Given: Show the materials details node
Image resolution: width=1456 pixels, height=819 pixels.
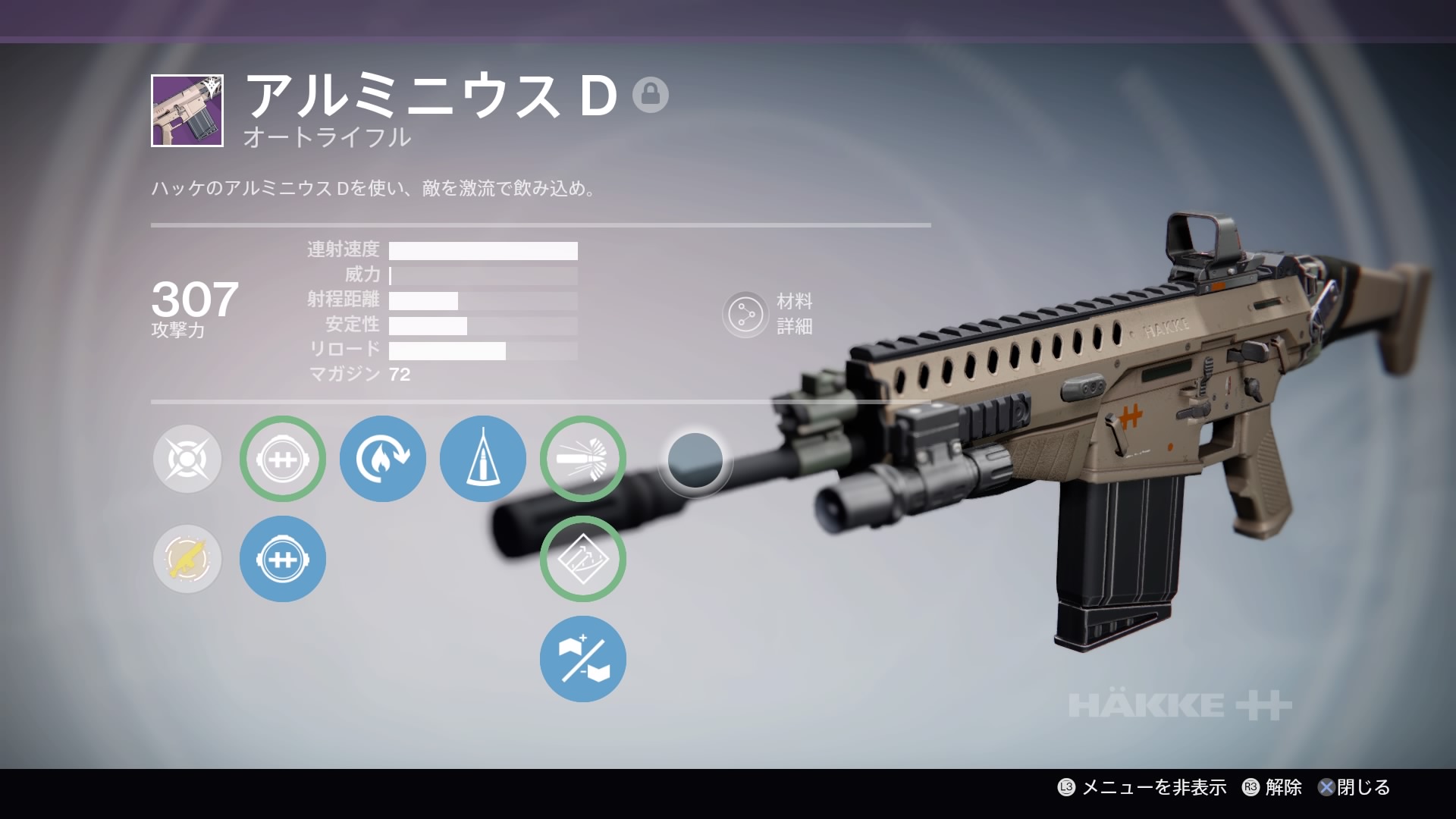Looking at the screenshot, I should tap(745, 315).
